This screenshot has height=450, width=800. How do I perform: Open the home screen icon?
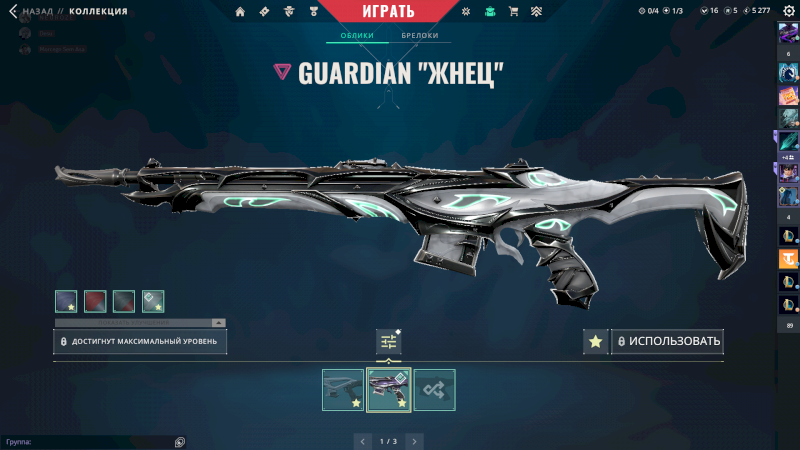coord(240,12)
